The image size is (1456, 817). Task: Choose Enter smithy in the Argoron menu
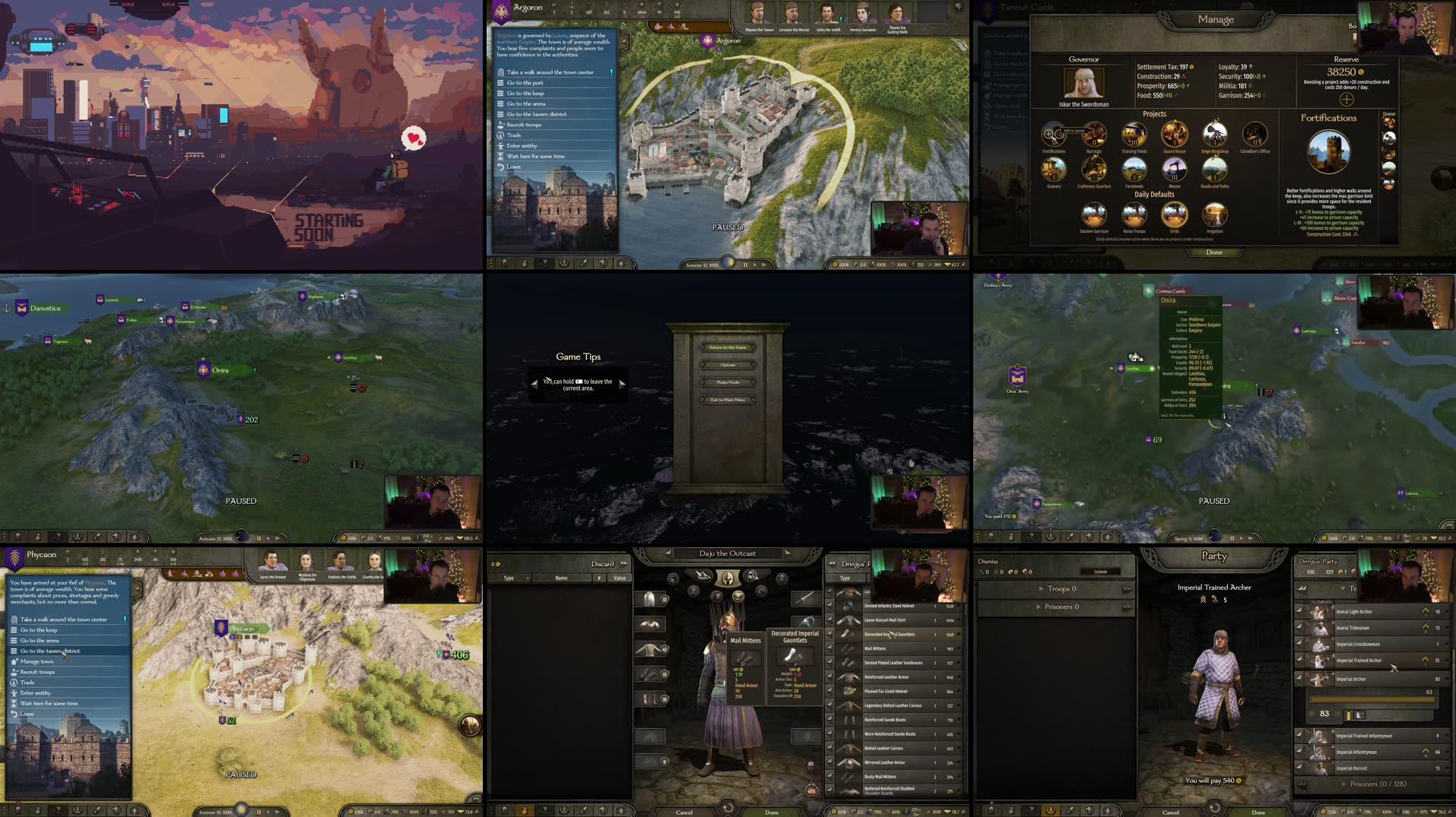[521, 145]
